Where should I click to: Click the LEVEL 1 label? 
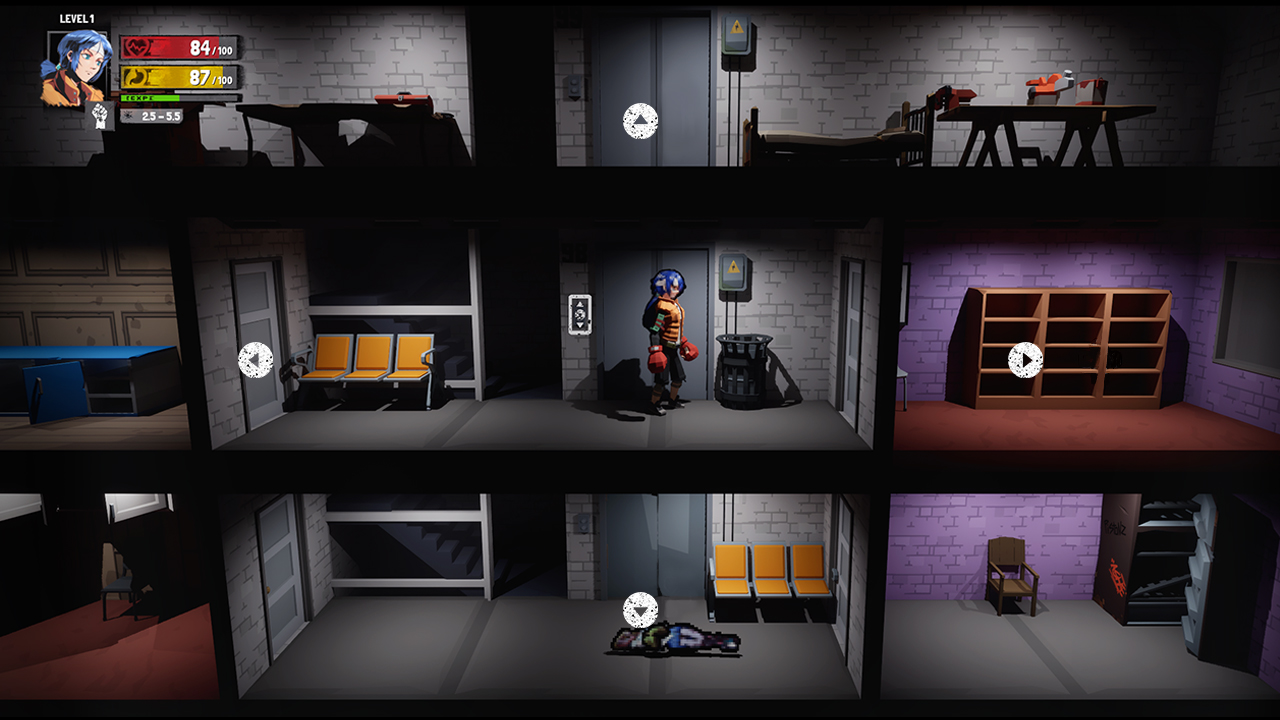point(77,19)
